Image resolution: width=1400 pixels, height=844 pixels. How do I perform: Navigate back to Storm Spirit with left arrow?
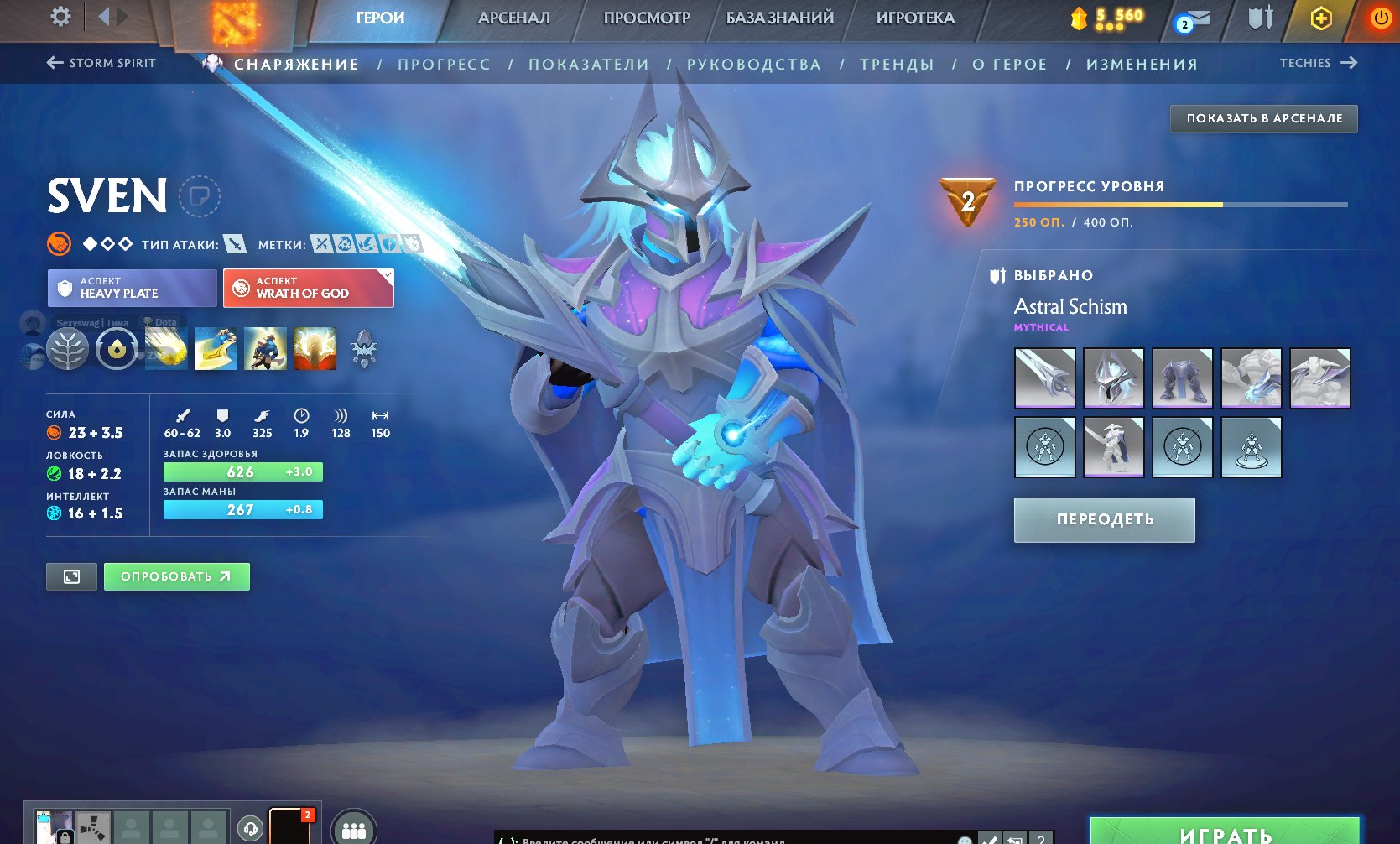[53, 63]
